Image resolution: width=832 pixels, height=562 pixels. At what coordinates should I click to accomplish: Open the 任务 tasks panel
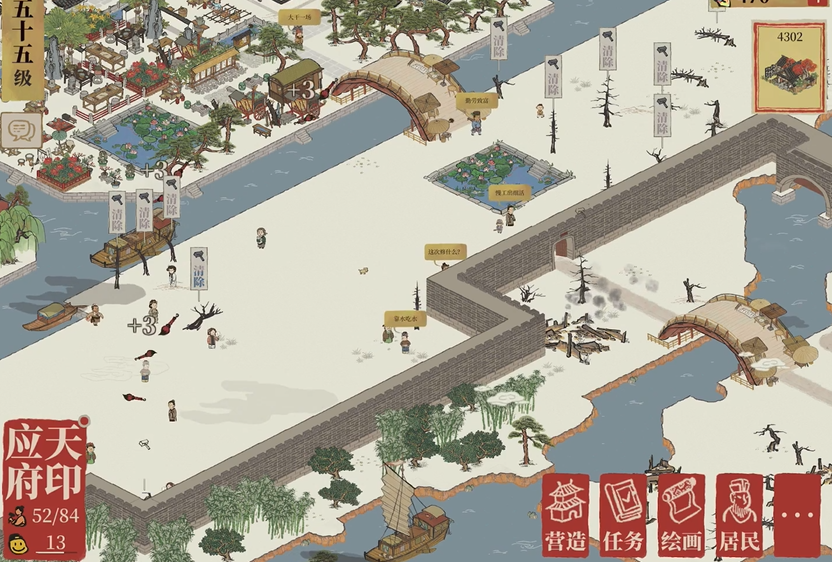(623, 515)
